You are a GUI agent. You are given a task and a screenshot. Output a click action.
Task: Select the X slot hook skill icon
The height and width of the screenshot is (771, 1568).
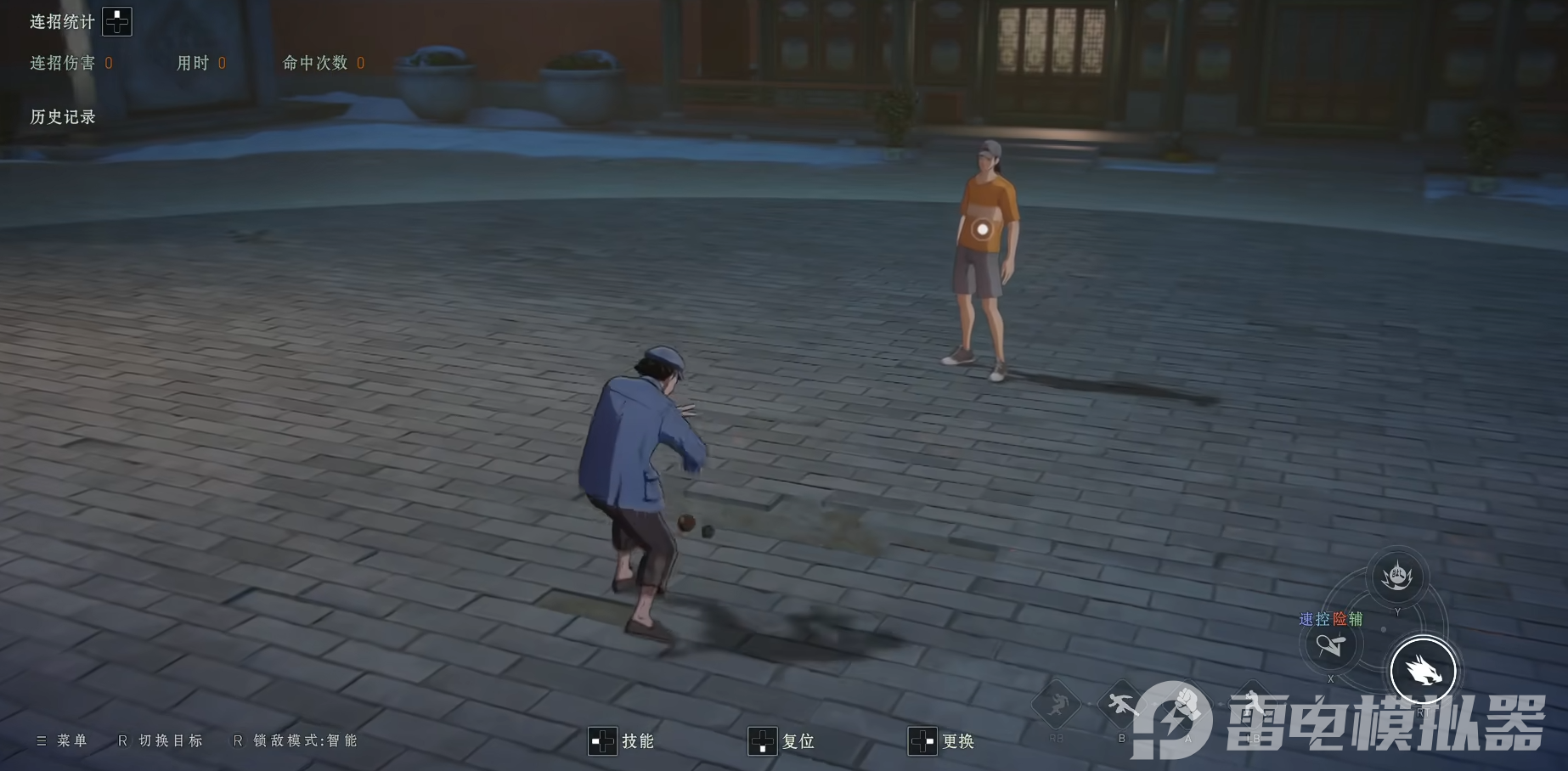(x=1332, y=649)
